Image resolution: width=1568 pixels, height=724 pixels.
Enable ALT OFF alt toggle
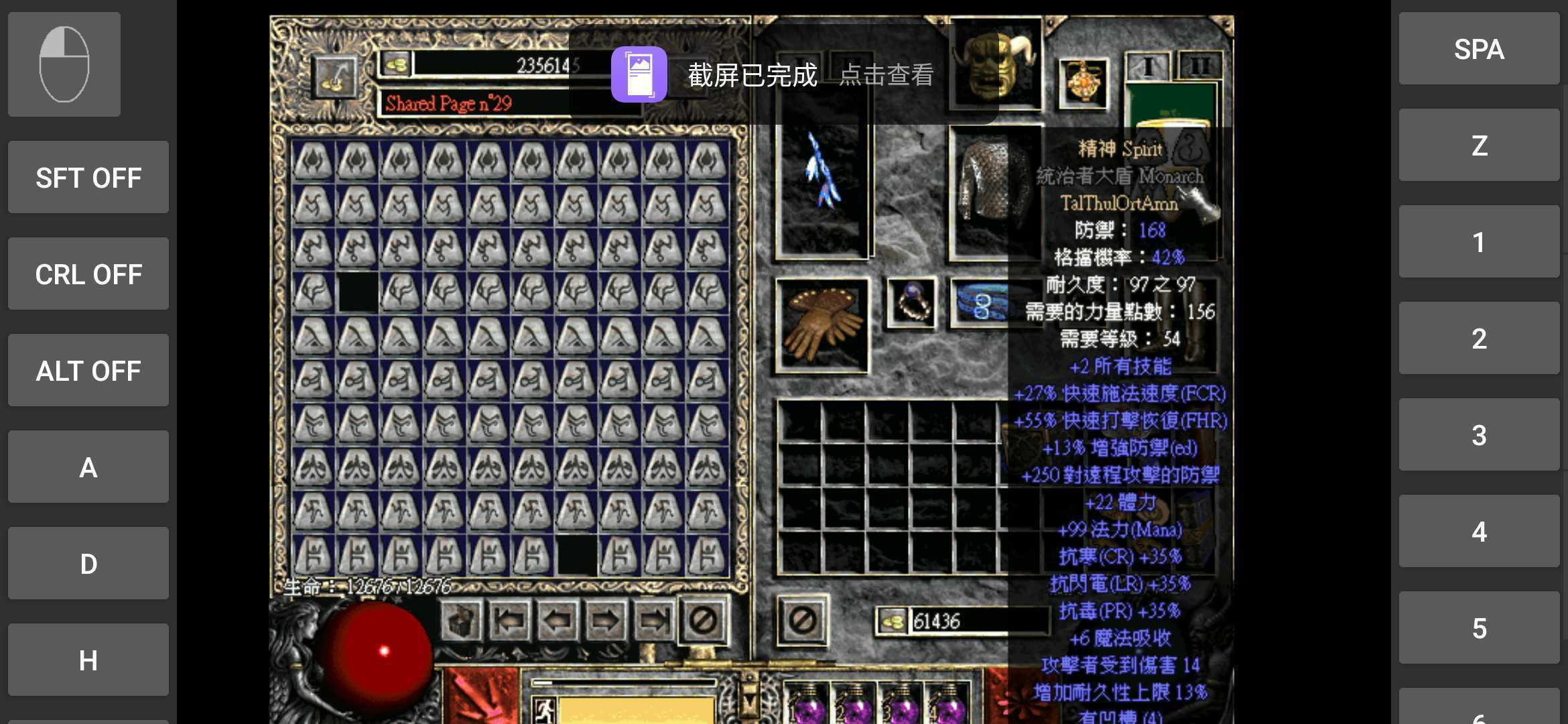tap(88, 371)
